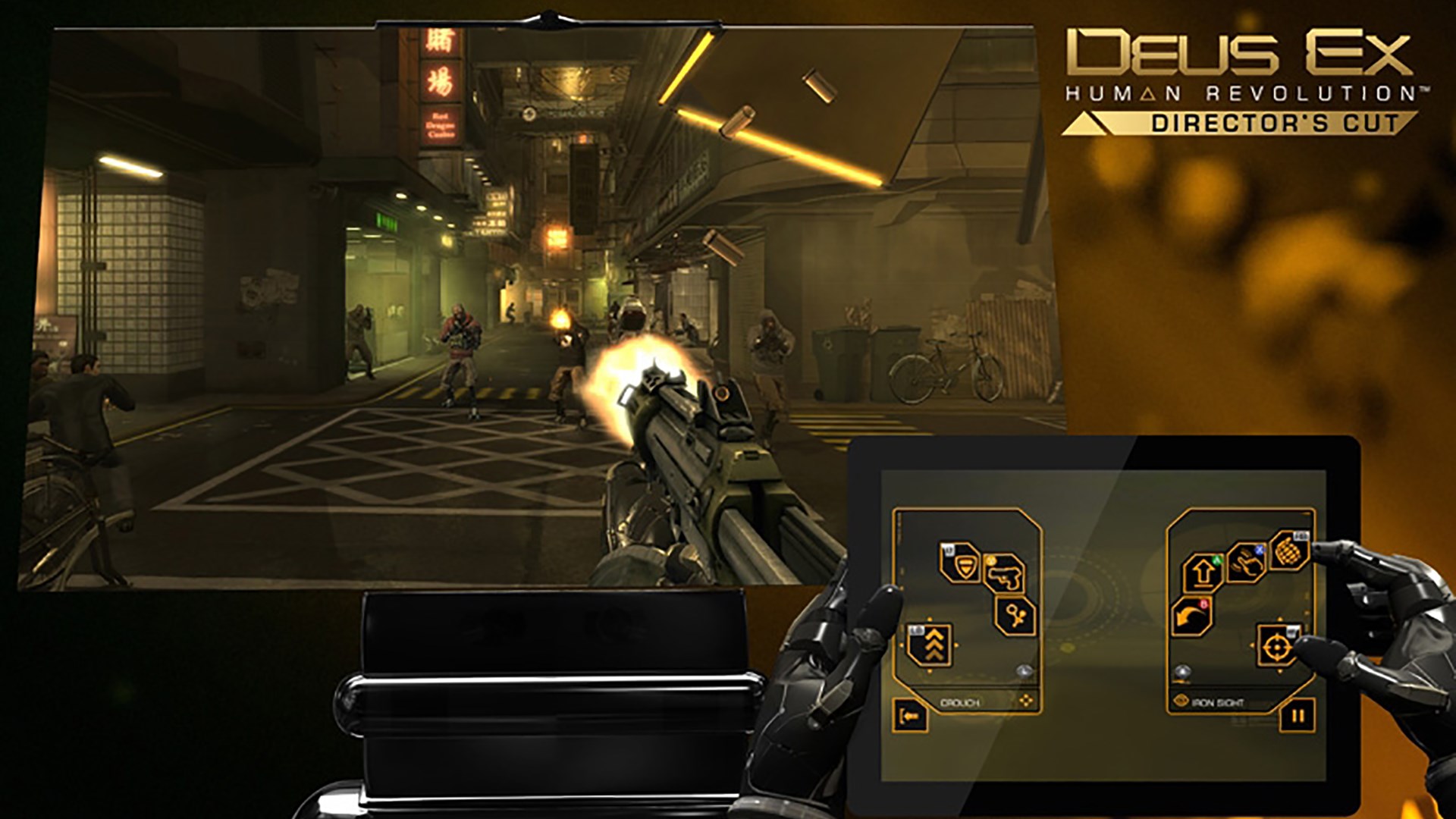Select the CROUCH action label
Image resolution: width=1456 pixels, height=819 pixels.
coord(960,701)
